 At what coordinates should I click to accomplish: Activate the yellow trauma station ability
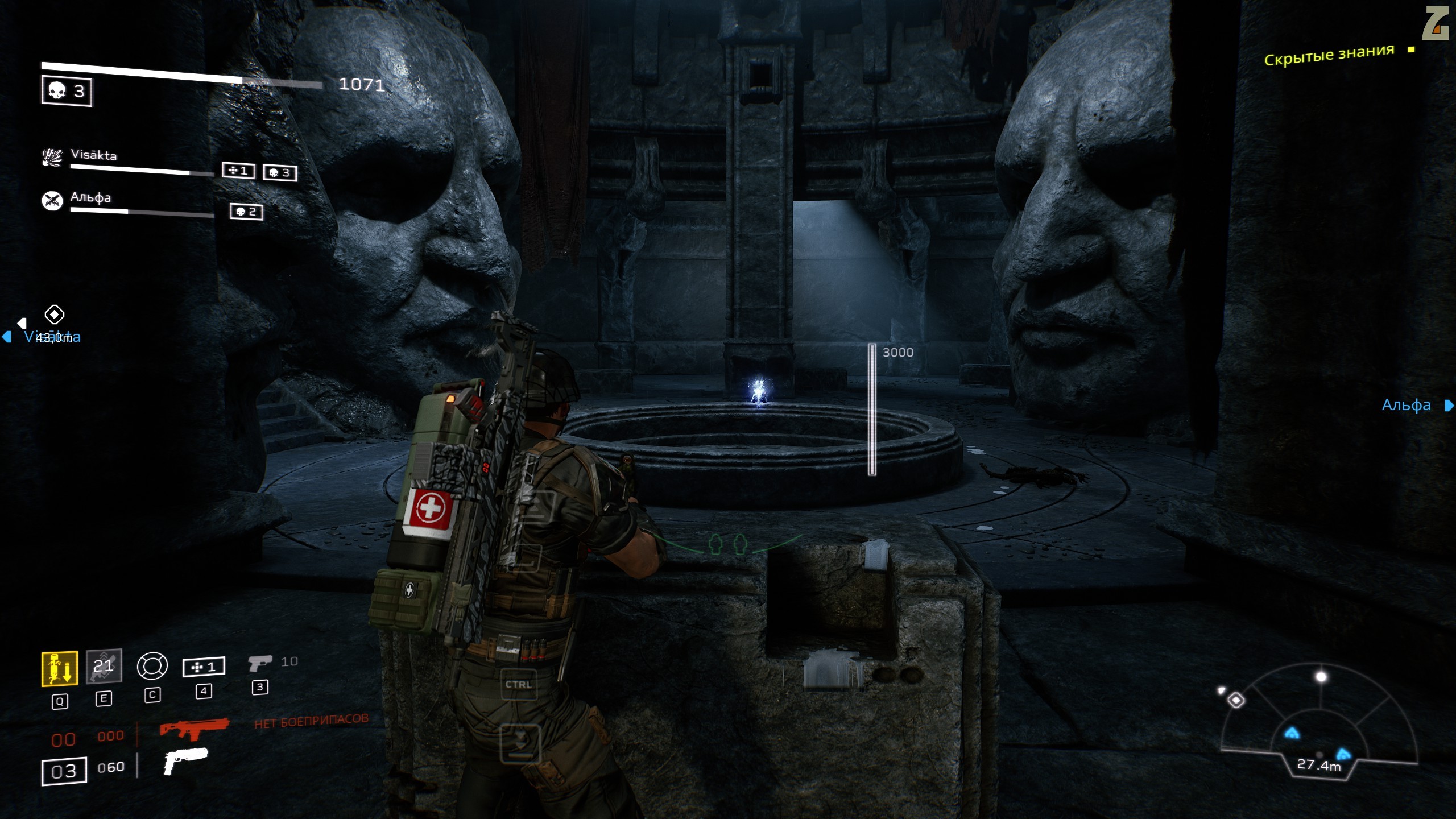click(59, 668)
